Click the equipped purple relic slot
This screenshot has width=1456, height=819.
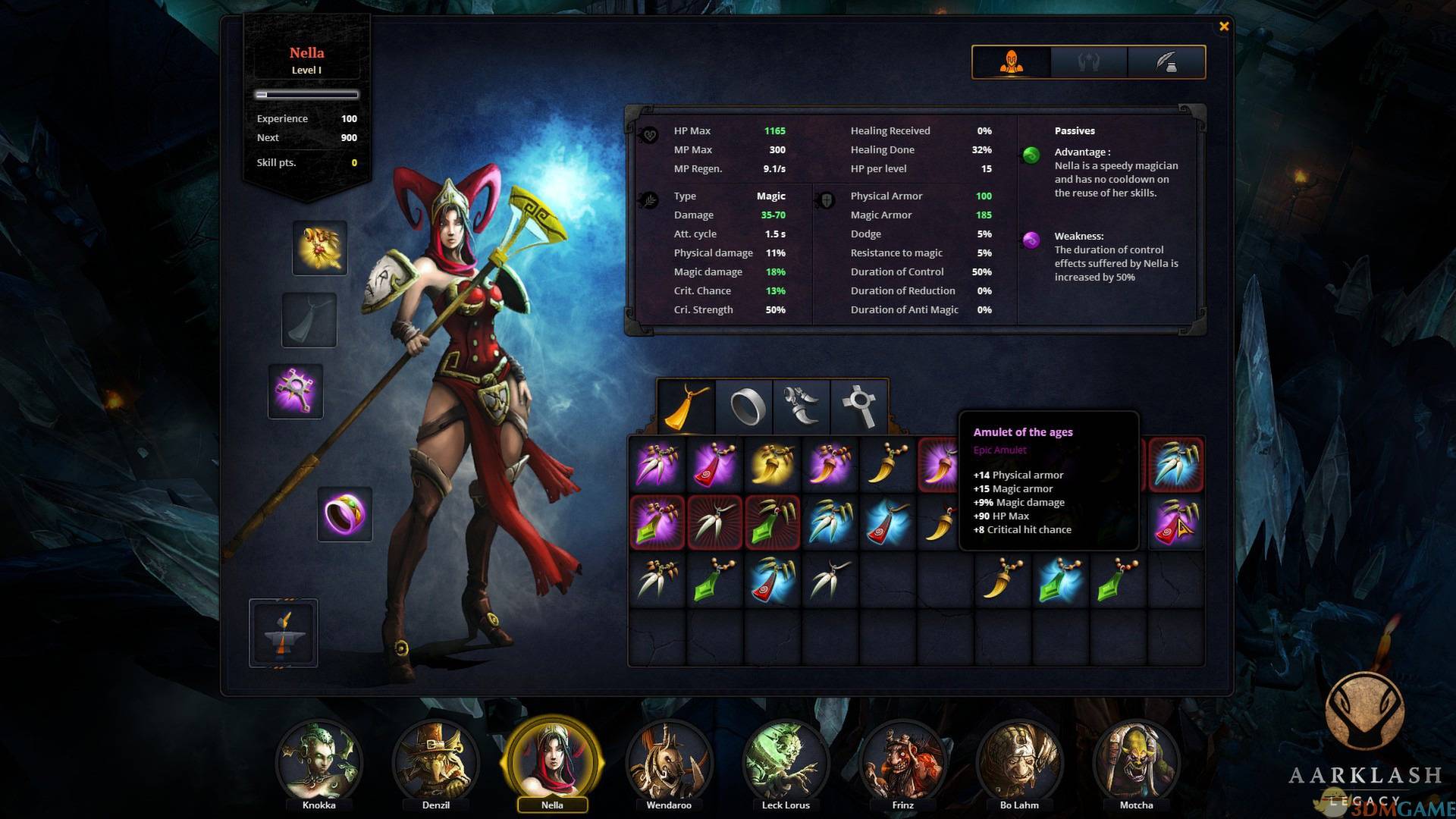pos(296,391)
